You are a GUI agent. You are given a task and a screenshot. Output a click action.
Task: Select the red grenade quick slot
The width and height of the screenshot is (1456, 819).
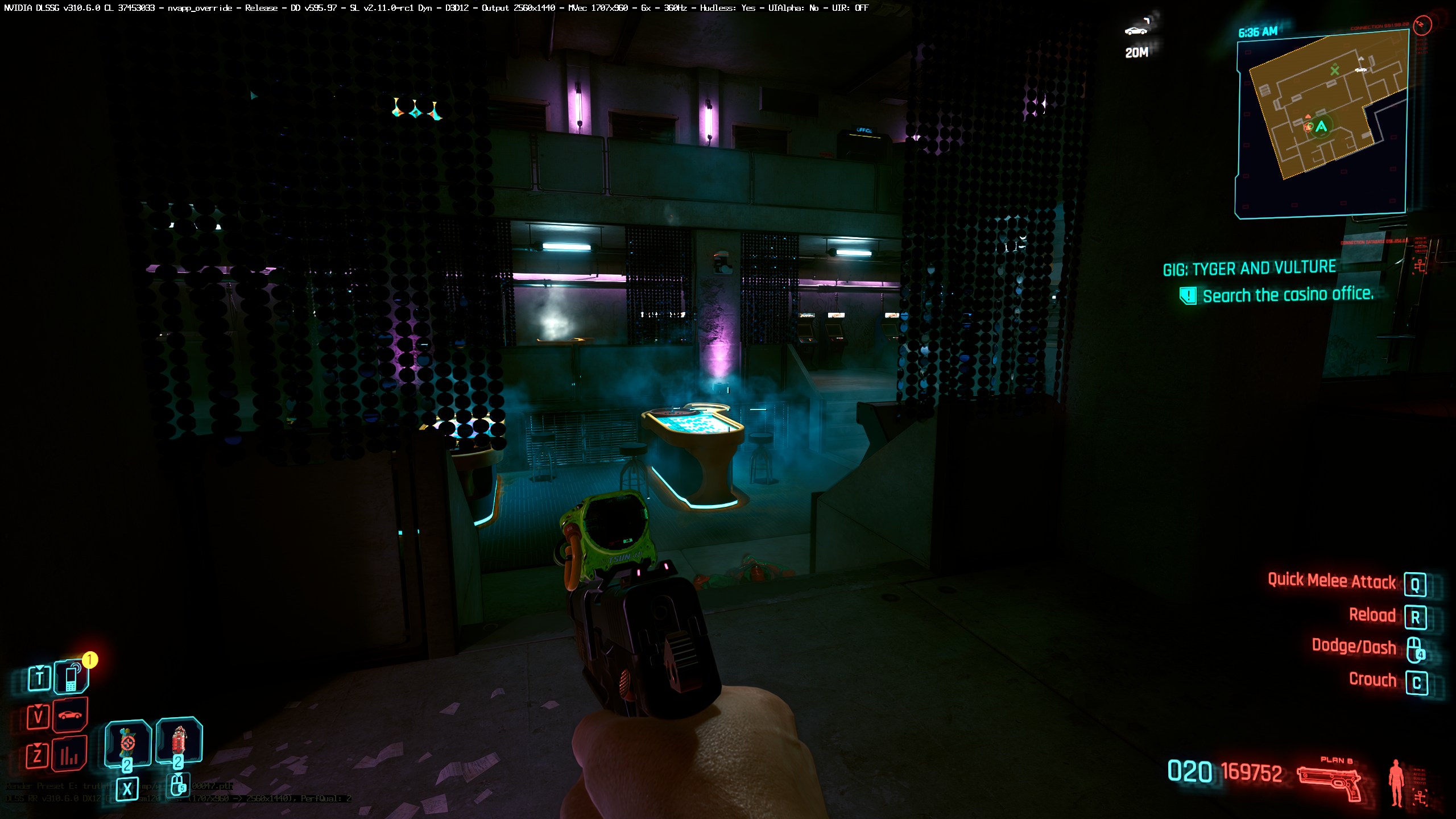(179, 740)
